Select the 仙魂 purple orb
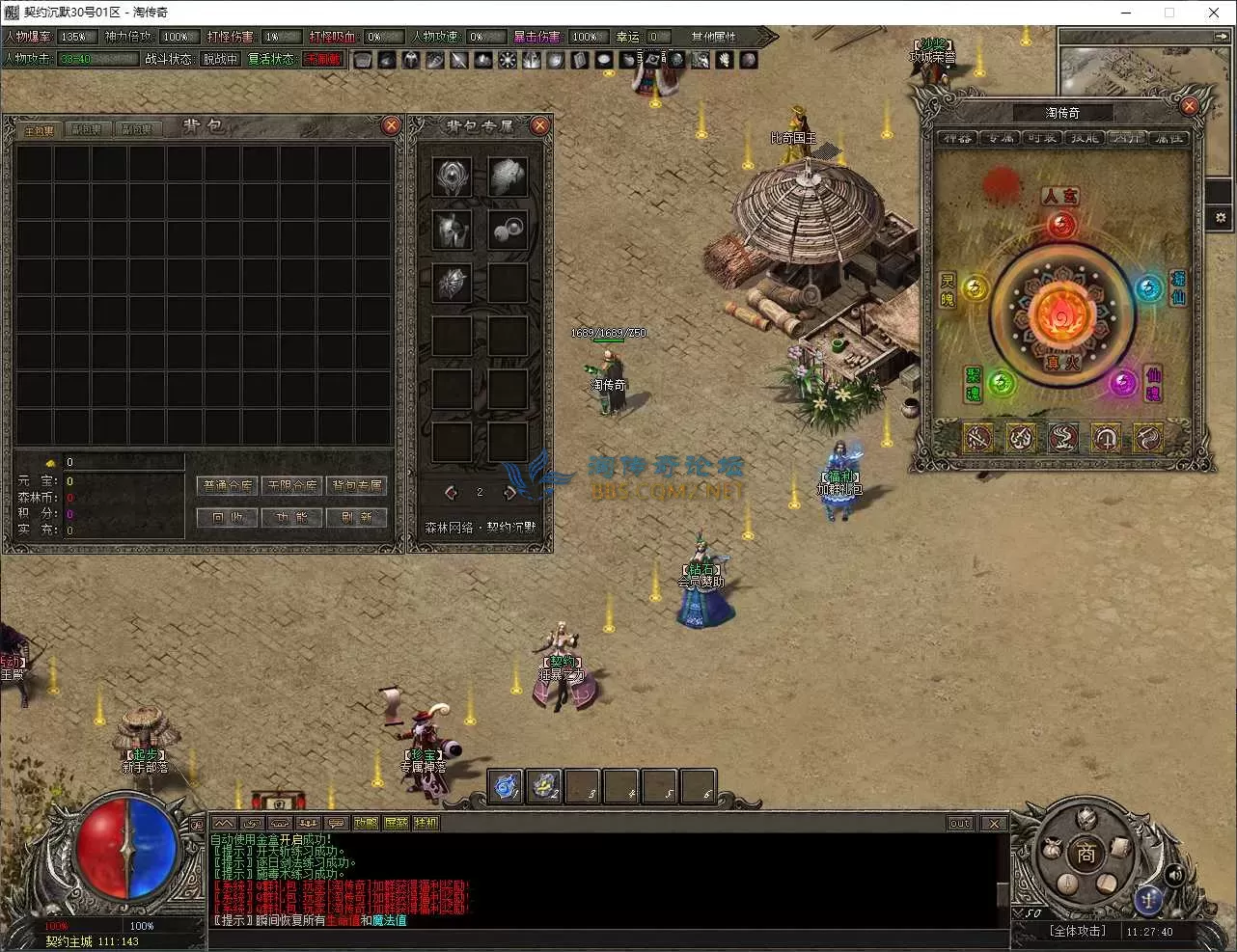The image size is (1237, 952). tap(1122, 383)
